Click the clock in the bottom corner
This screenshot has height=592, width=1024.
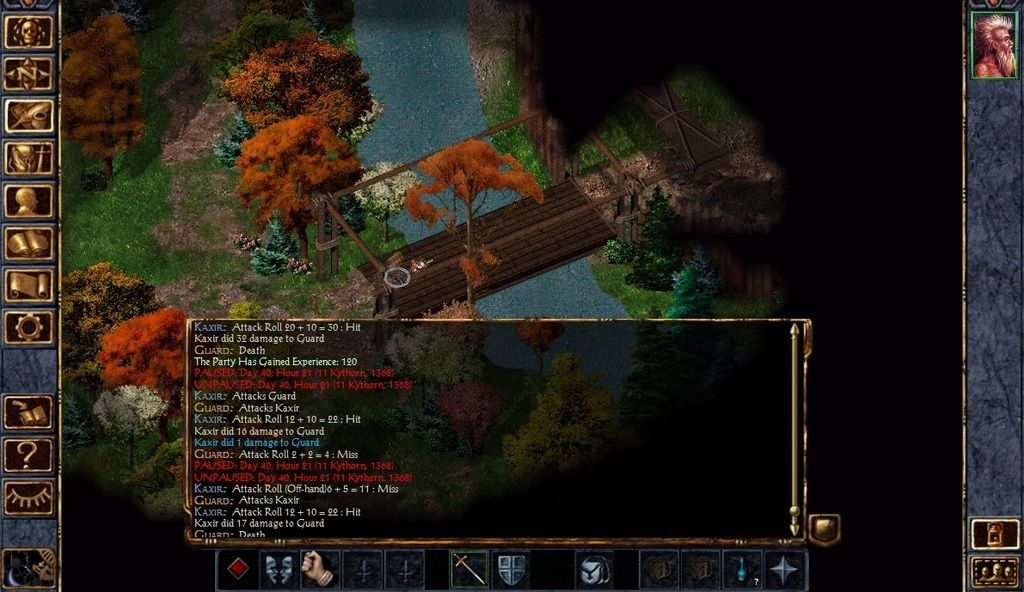(28, 569)
